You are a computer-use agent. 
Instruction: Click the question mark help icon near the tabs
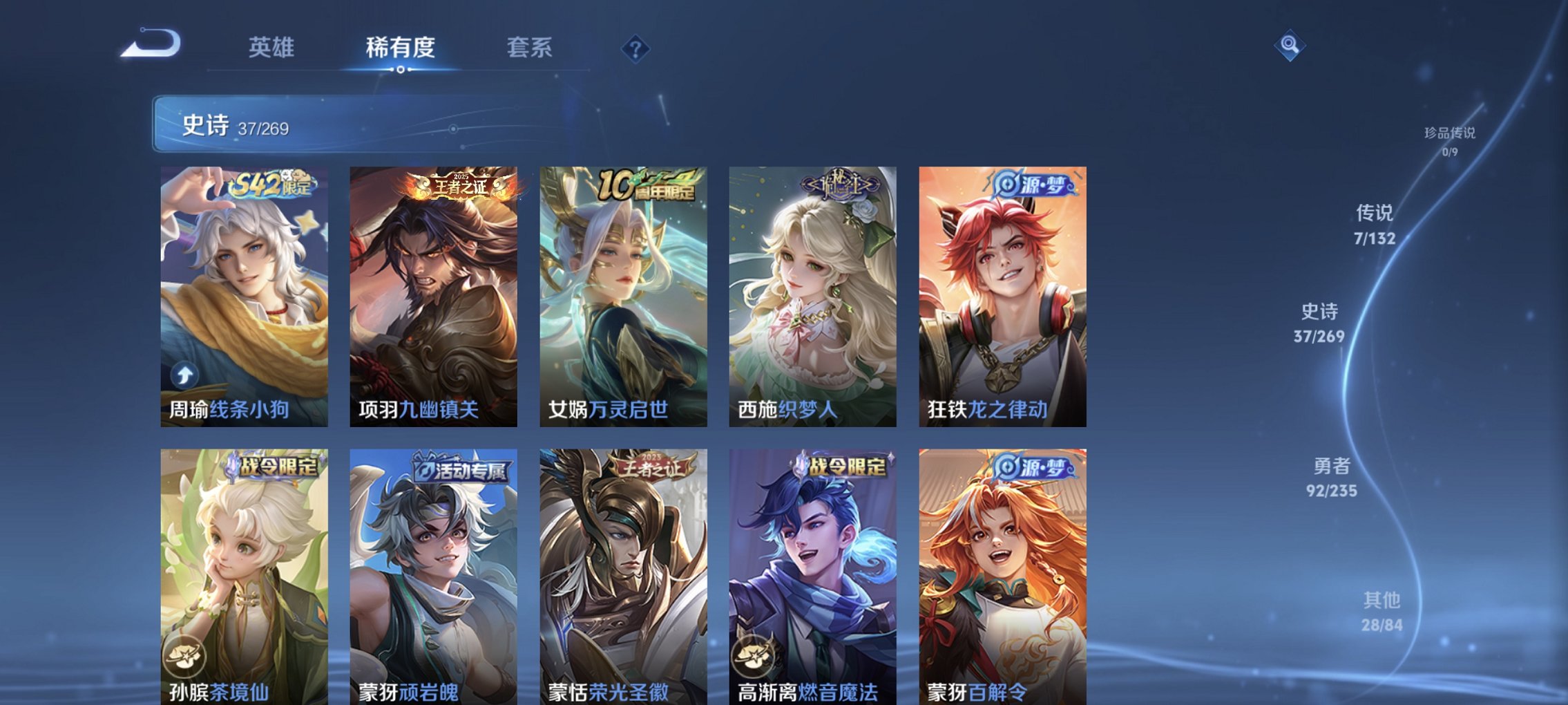pos(637,48)
